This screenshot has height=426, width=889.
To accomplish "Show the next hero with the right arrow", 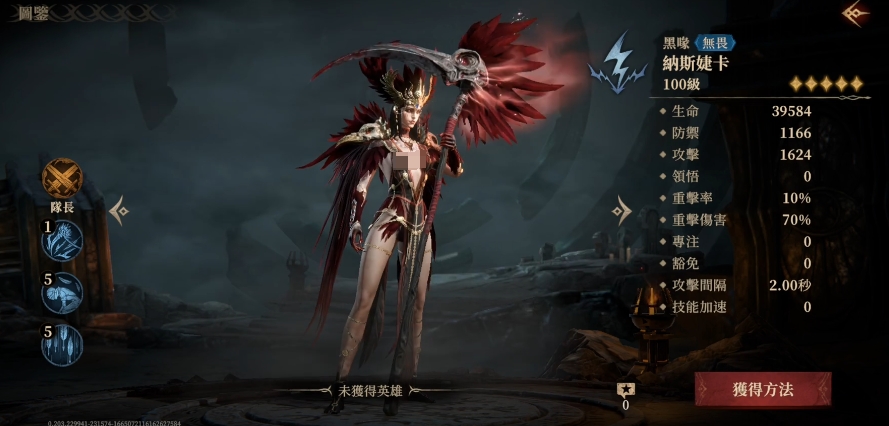I will [622, 210].
